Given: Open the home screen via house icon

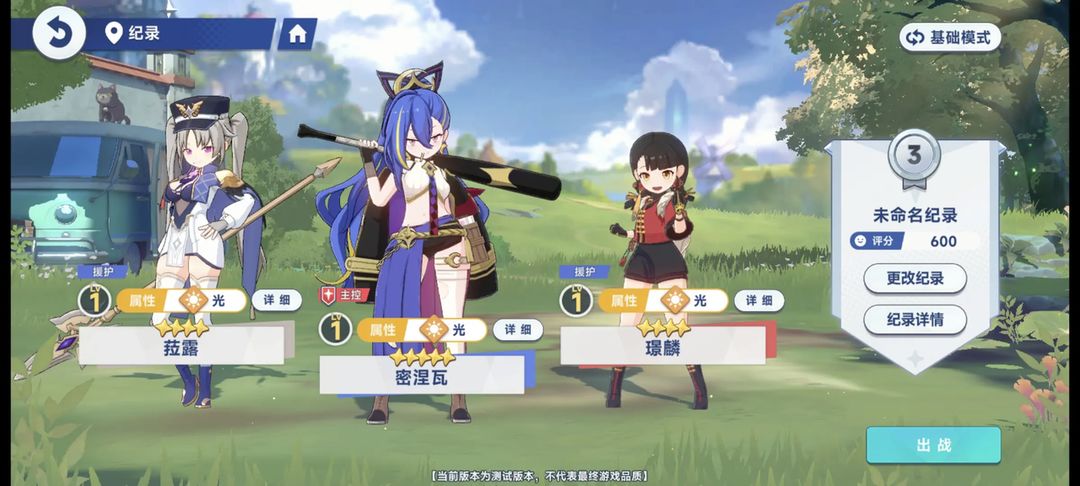Looking at the screenshot, I should pyautogui.click(x=297, y=34).
